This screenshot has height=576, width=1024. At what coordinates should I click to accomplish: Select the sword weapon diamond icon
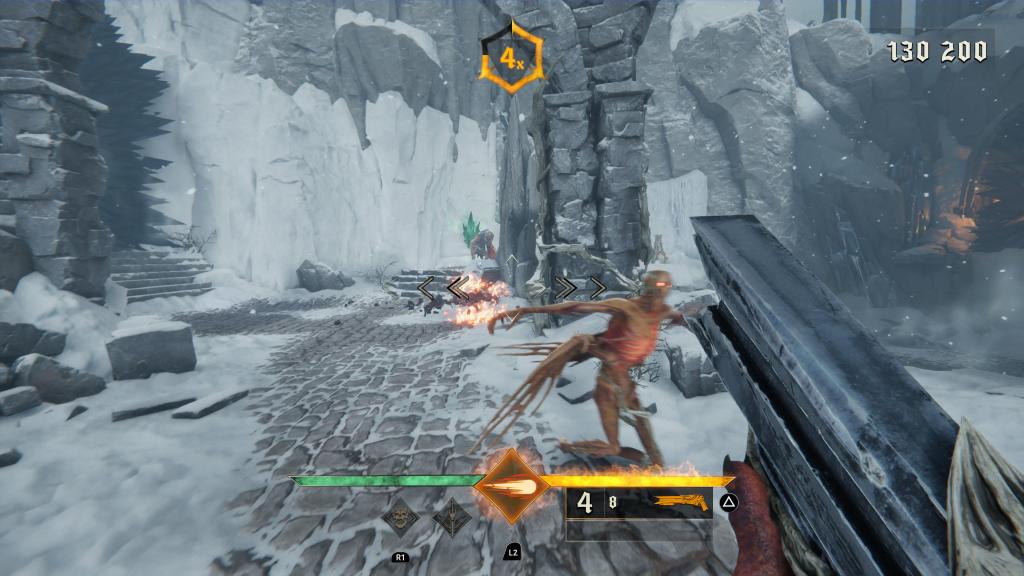pos(452,518)
